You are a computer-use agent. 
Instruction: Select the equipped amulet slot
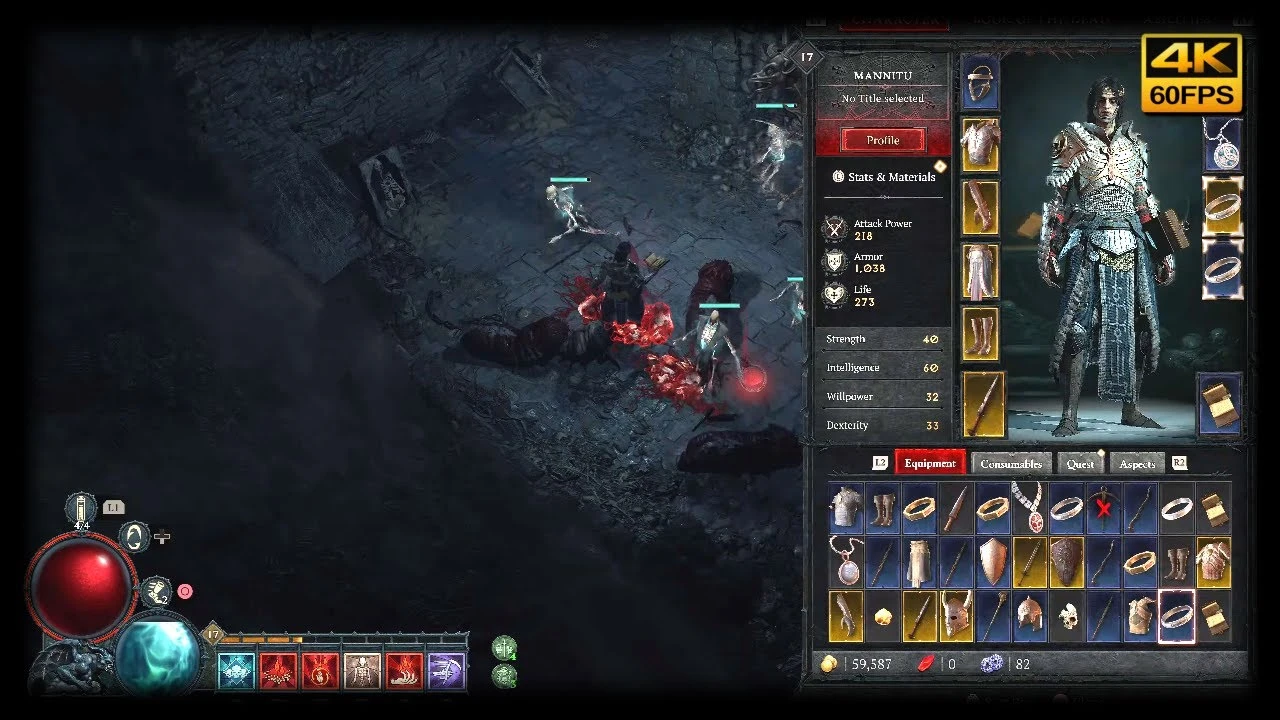click(1221, 145)
